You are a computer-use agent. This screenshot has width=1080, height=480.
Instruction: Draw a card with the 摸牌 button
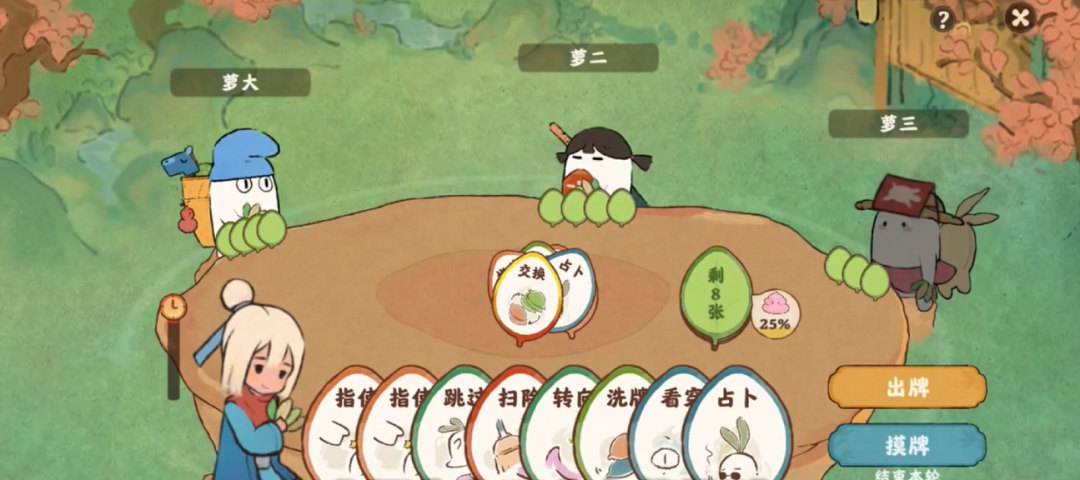tap(906, 443)
